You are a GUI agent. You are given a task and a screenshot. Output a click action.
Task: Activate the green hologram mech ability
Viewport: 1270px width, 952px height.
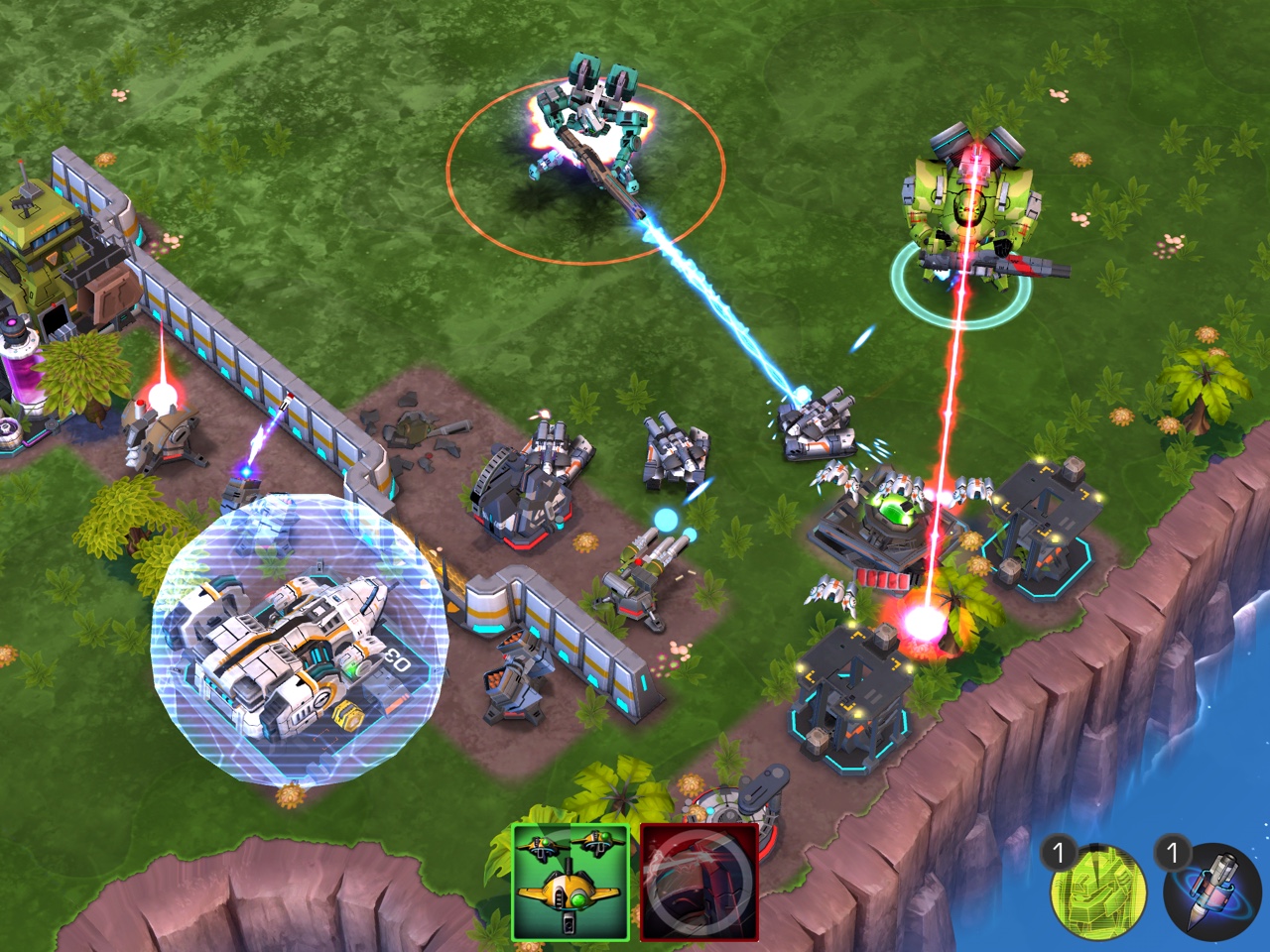[1097, 890]
